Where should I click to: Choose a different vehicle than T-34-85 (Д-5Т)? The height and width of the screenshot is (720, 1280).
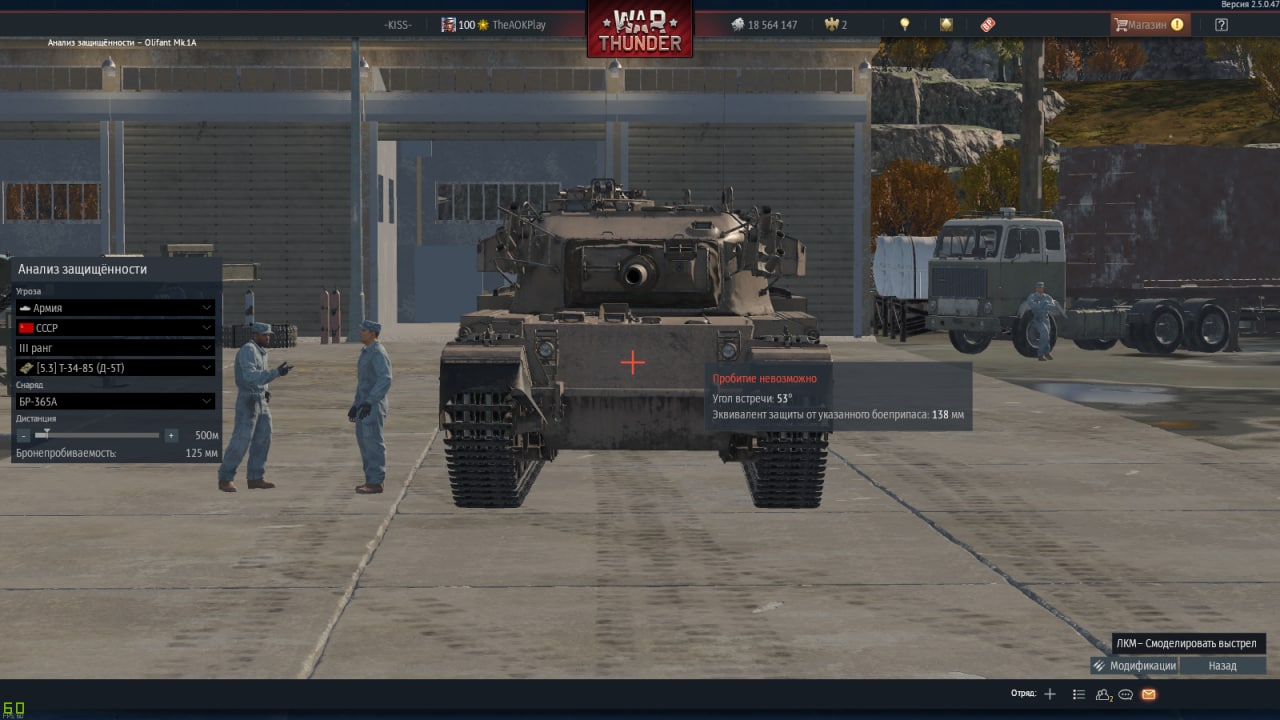pyautogui.click(x=116, y=368)
